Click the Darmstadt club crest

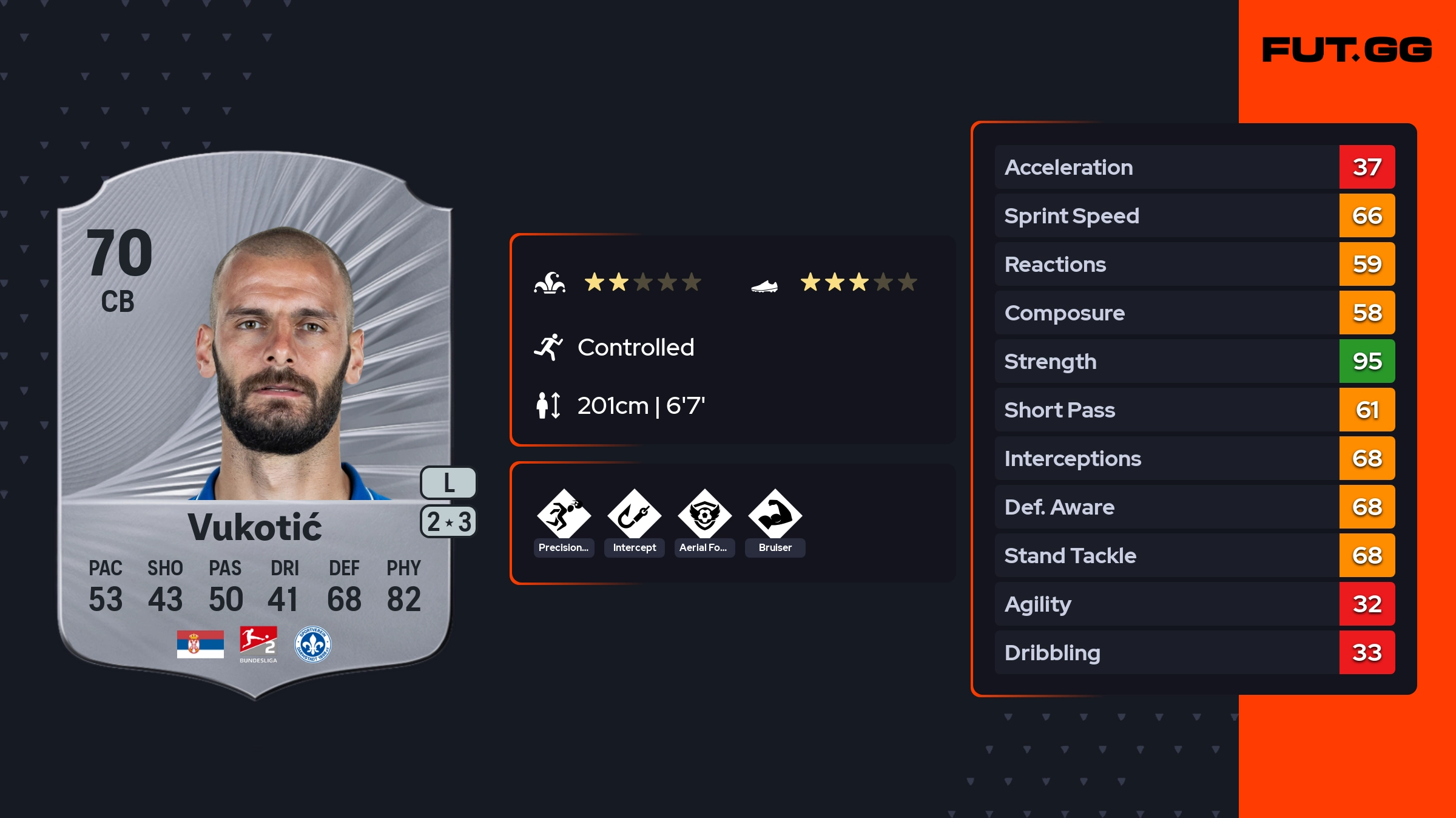coord(312,644)
